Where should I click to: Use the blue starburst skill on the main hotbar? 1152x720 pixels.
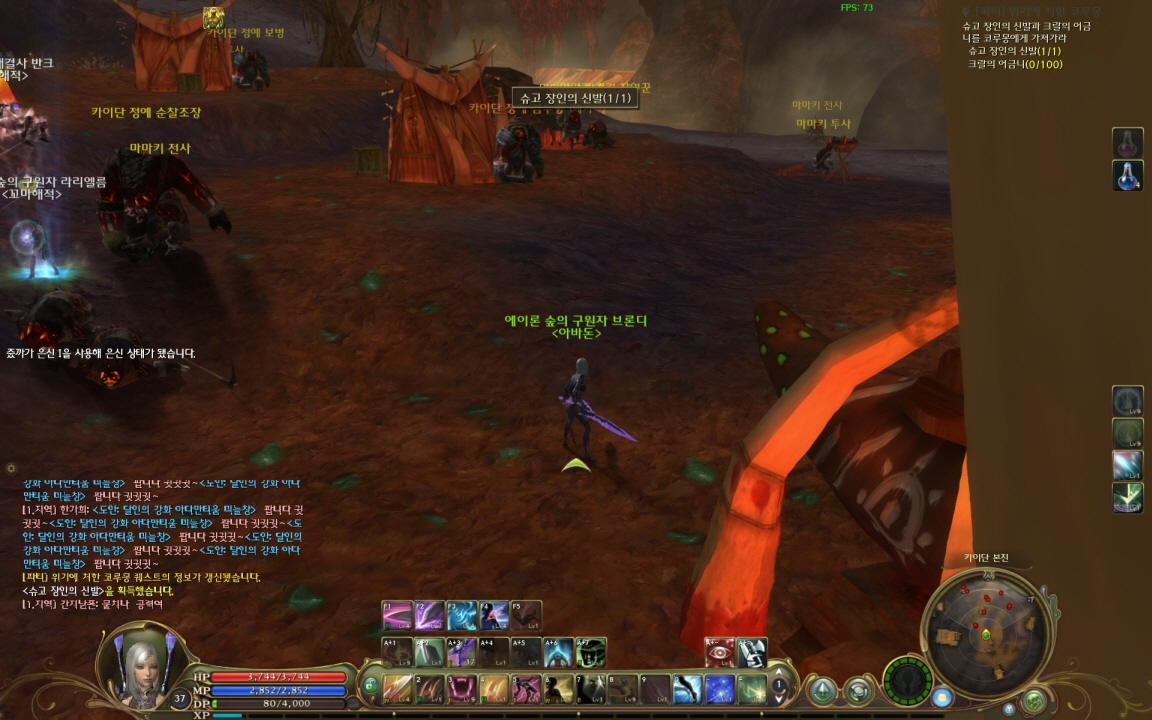[x=720, y=688]
